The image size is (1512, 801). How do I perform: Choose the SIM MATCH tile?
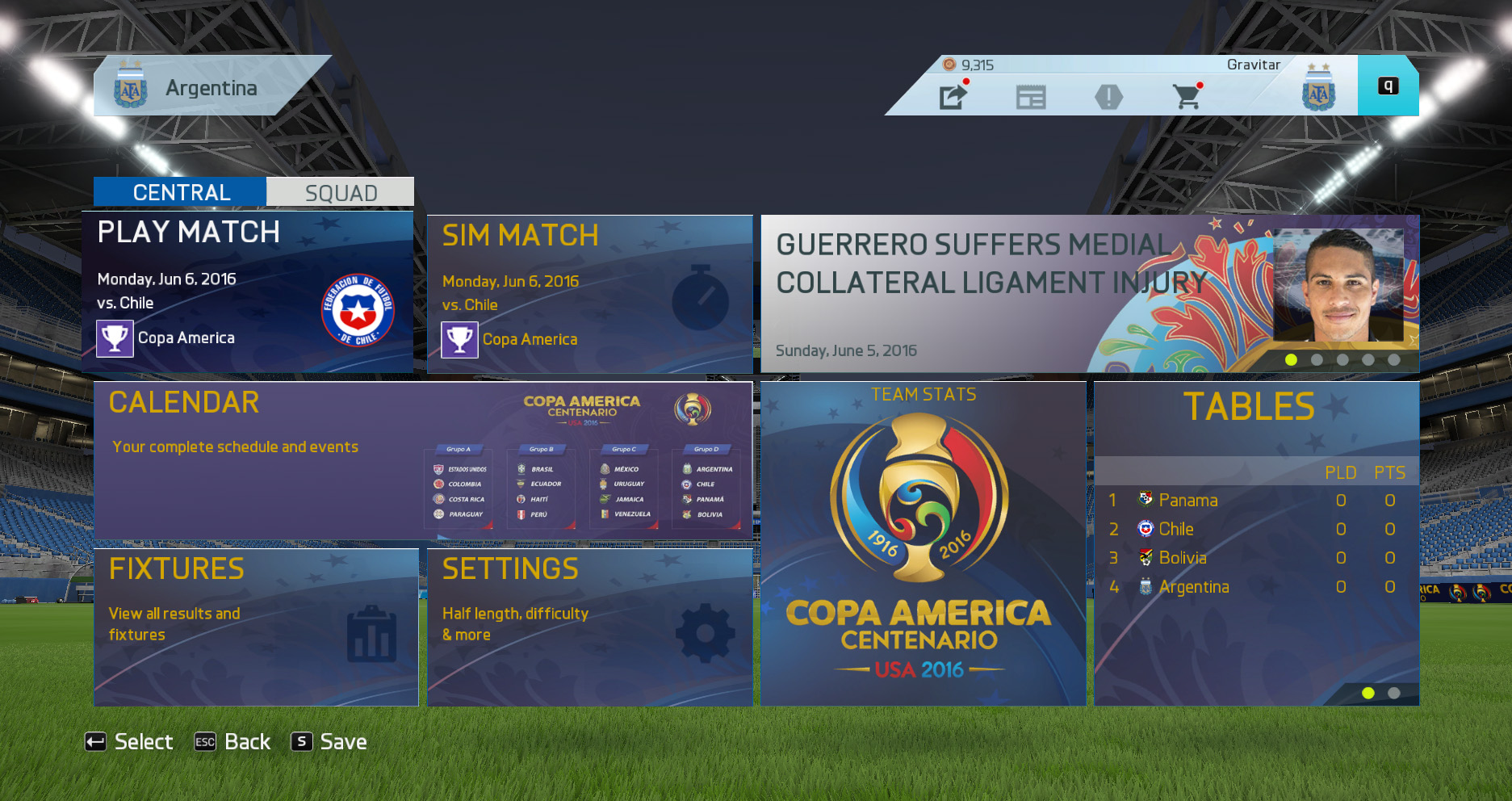tap(589, 295)
